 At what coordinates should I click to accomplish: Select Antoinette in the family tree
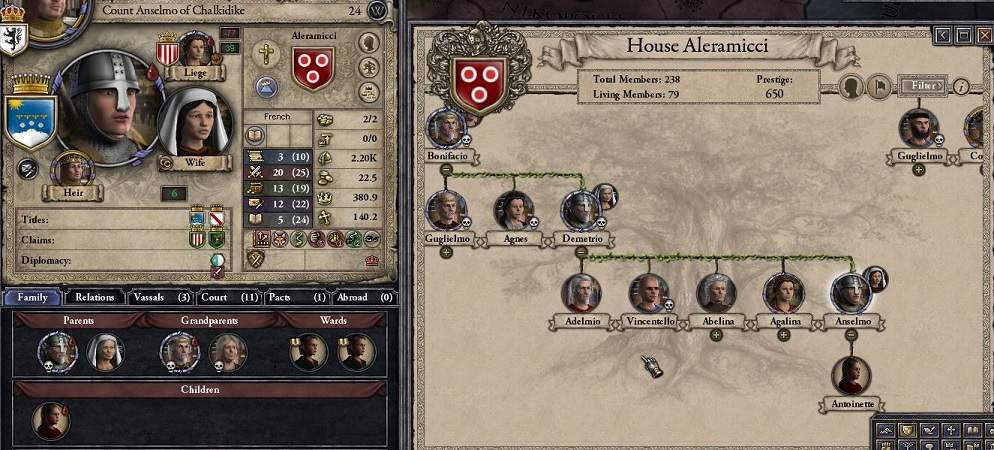851,376
